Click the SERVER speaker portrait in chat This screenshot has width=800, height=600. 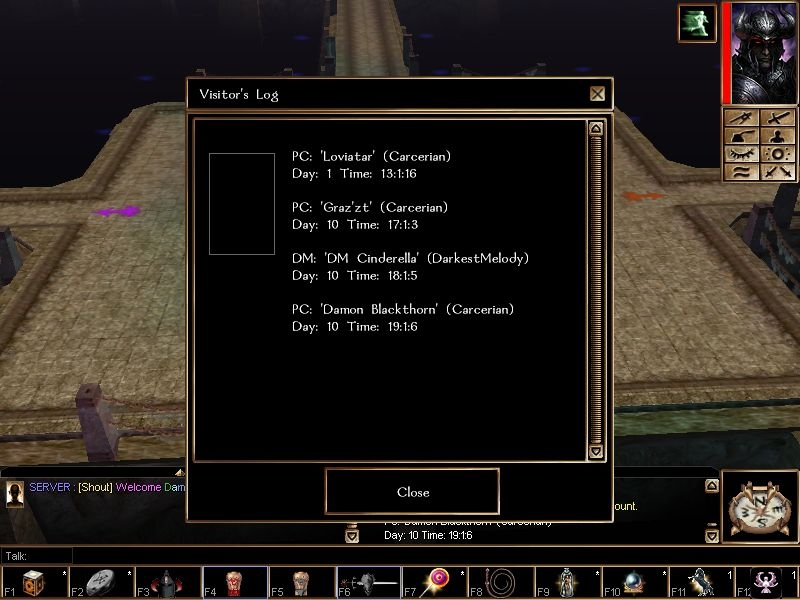15,493
